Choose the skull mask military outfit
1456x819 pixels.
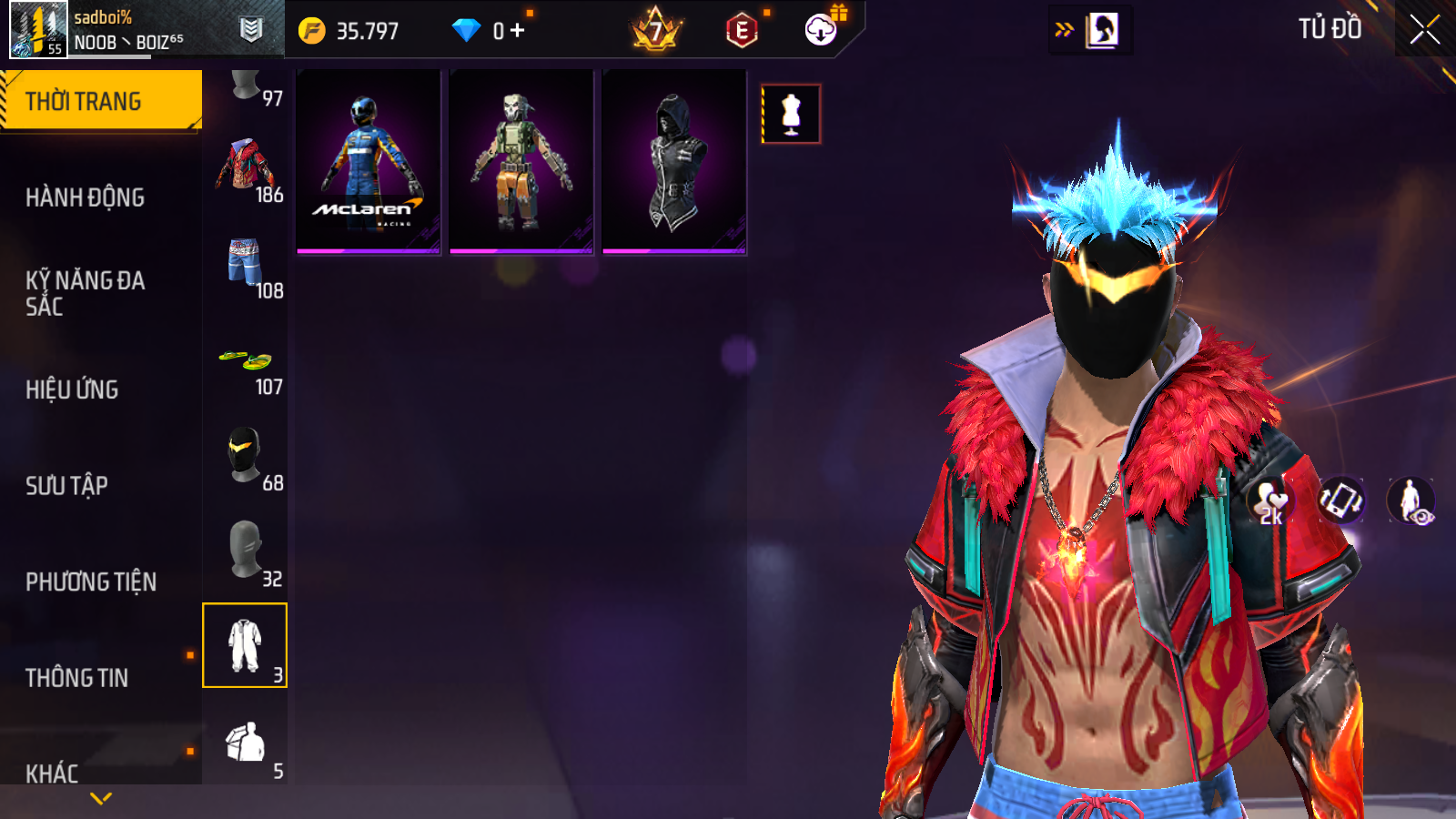[x=521, y=162]
